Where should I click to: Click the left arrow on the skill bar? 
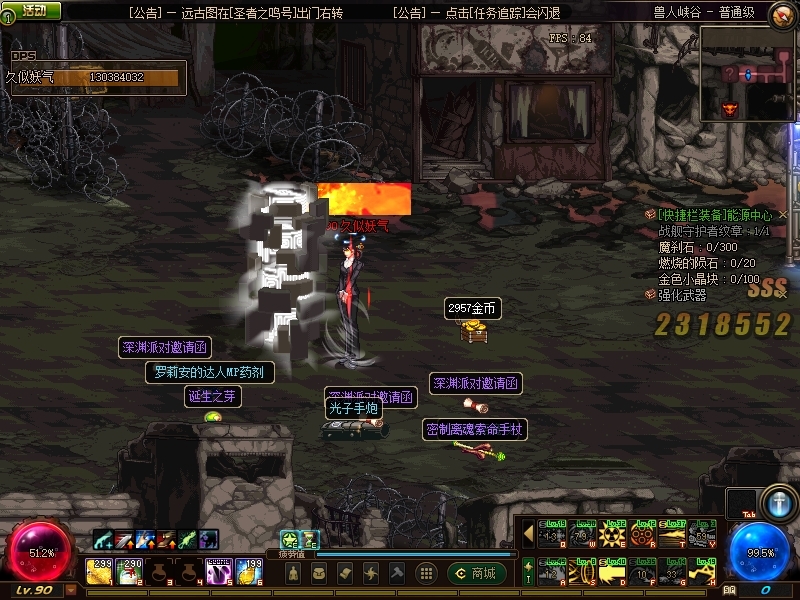pos(528,535)
